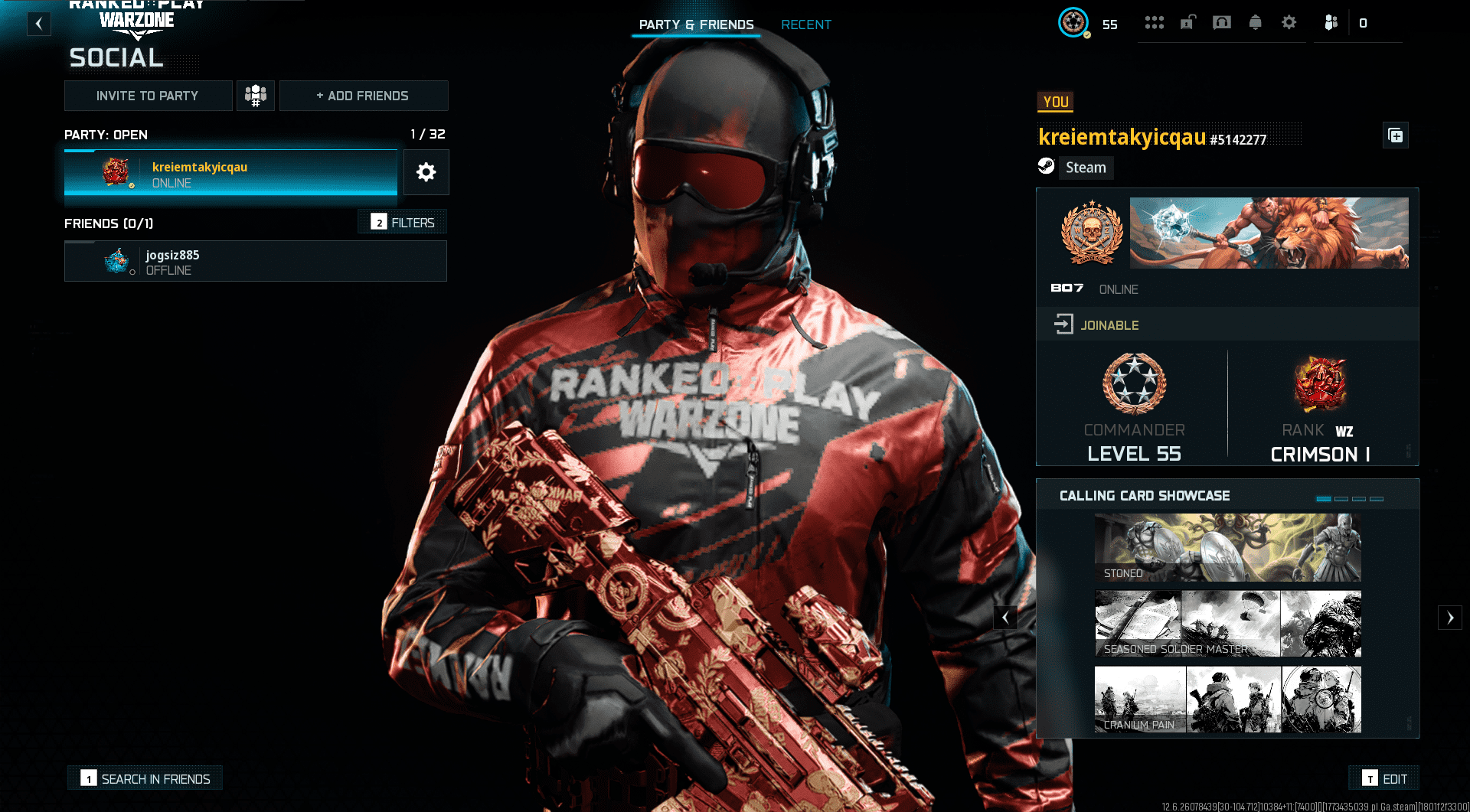Toggle the Filters panel for friends
This screenshot has height=812, width=1470.
[x=401, y=222]
